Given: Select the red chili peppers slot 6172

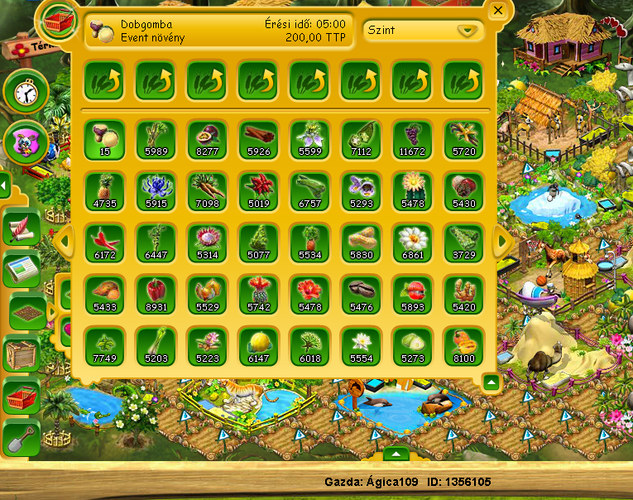Looking at the screenshot, I should [104, 240].
